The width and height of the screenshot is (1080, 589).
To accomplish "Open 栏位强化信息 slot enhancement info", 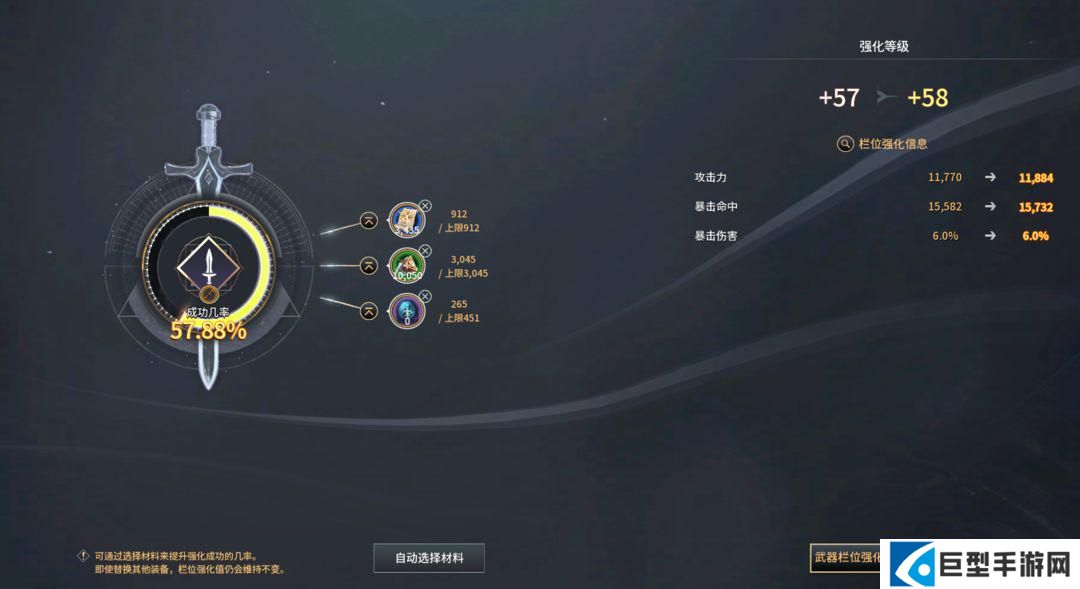I will [883, 144].
